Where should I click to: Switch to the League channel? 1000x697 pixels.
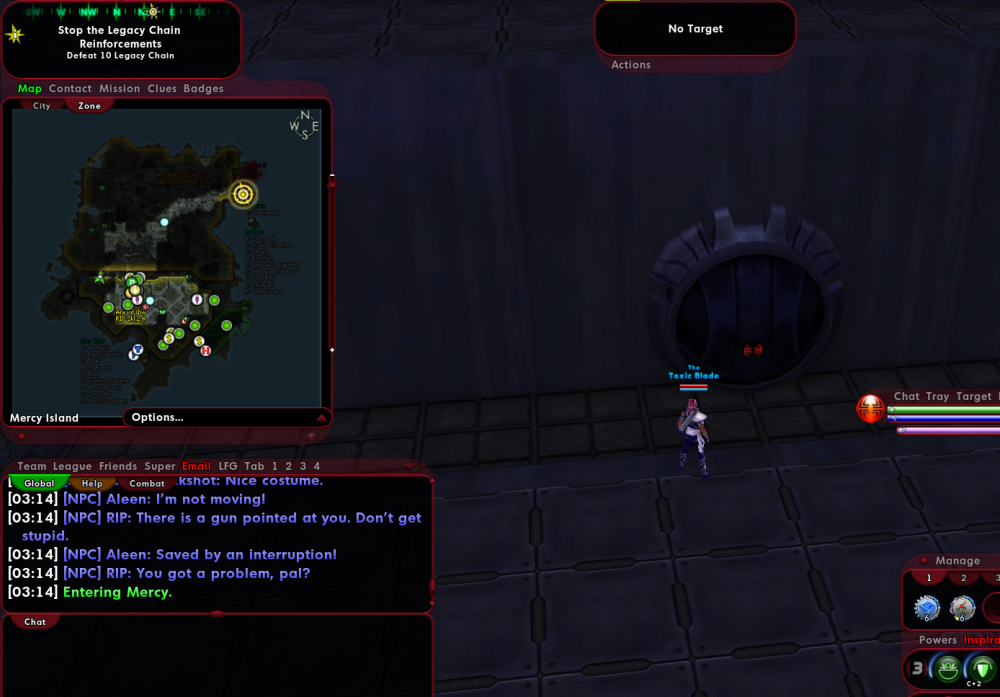[72, 466]
